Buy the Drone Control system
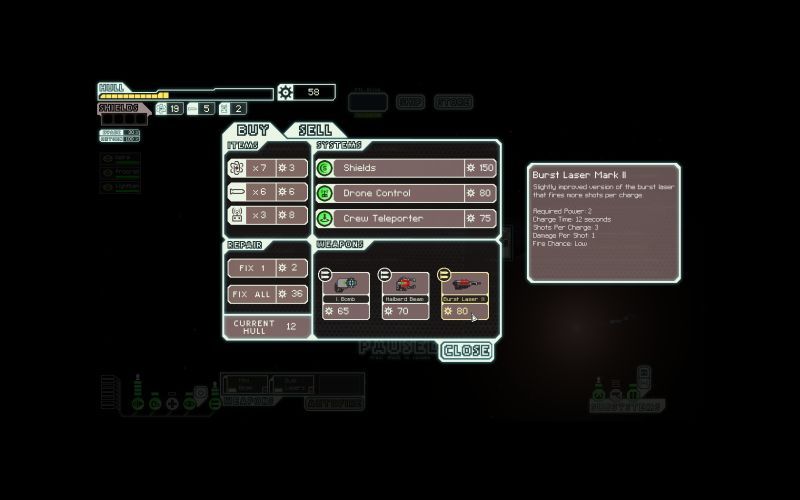This screenshot has width=800, height=500. pos(406,193)
